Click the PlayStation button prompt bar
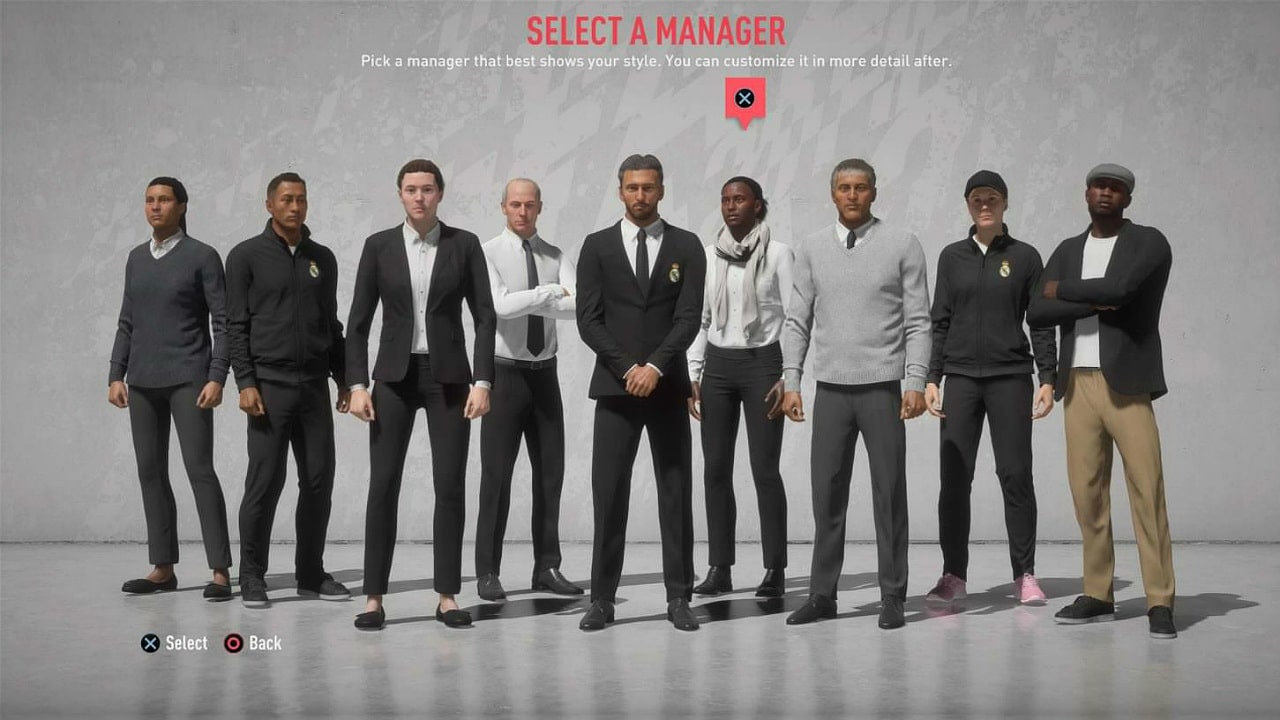 [210, 643]
